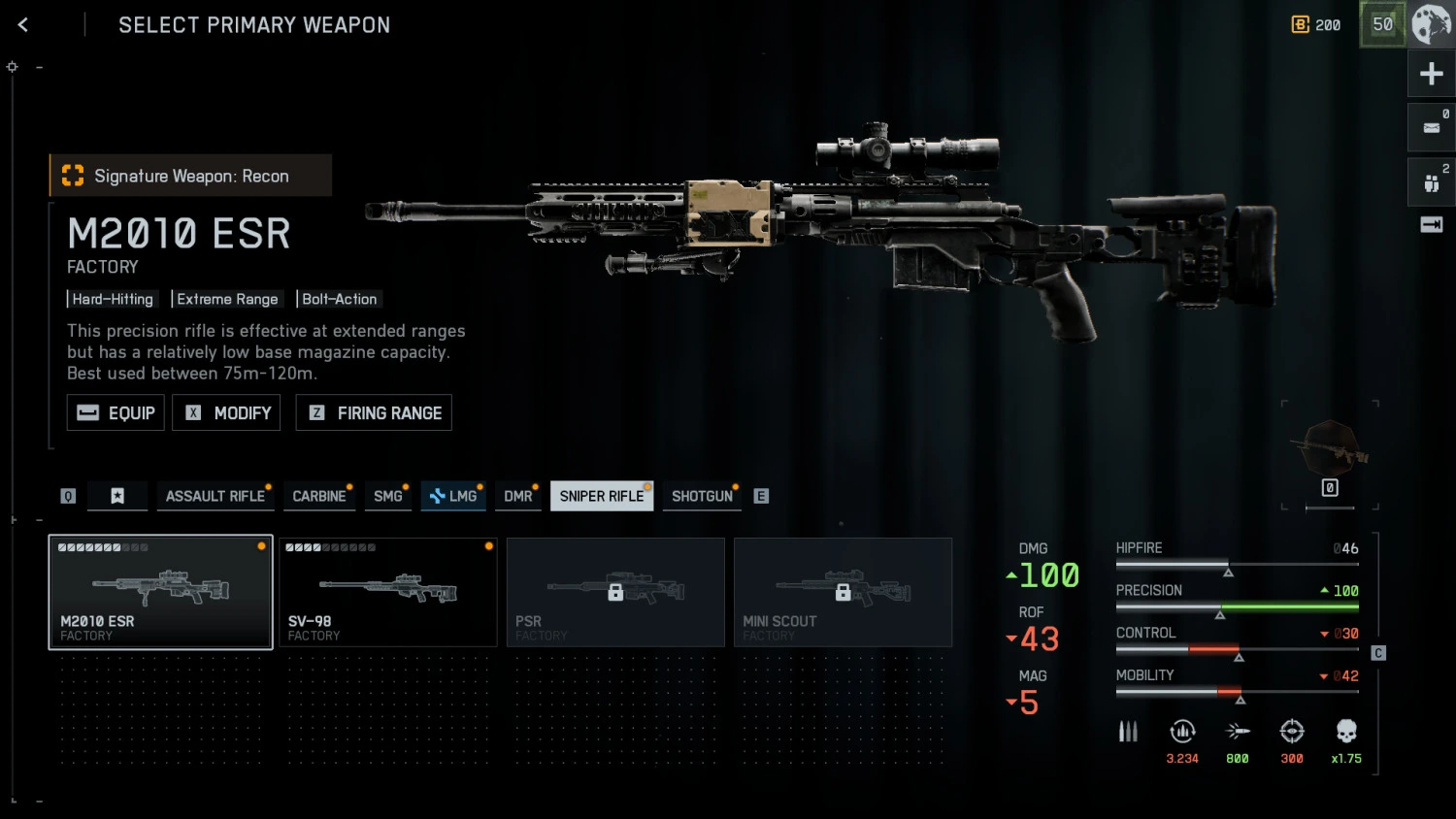The height and width of the screenshot is (819, 1456).
Task: Enter the Firing Range
Action: coord(374,412)
